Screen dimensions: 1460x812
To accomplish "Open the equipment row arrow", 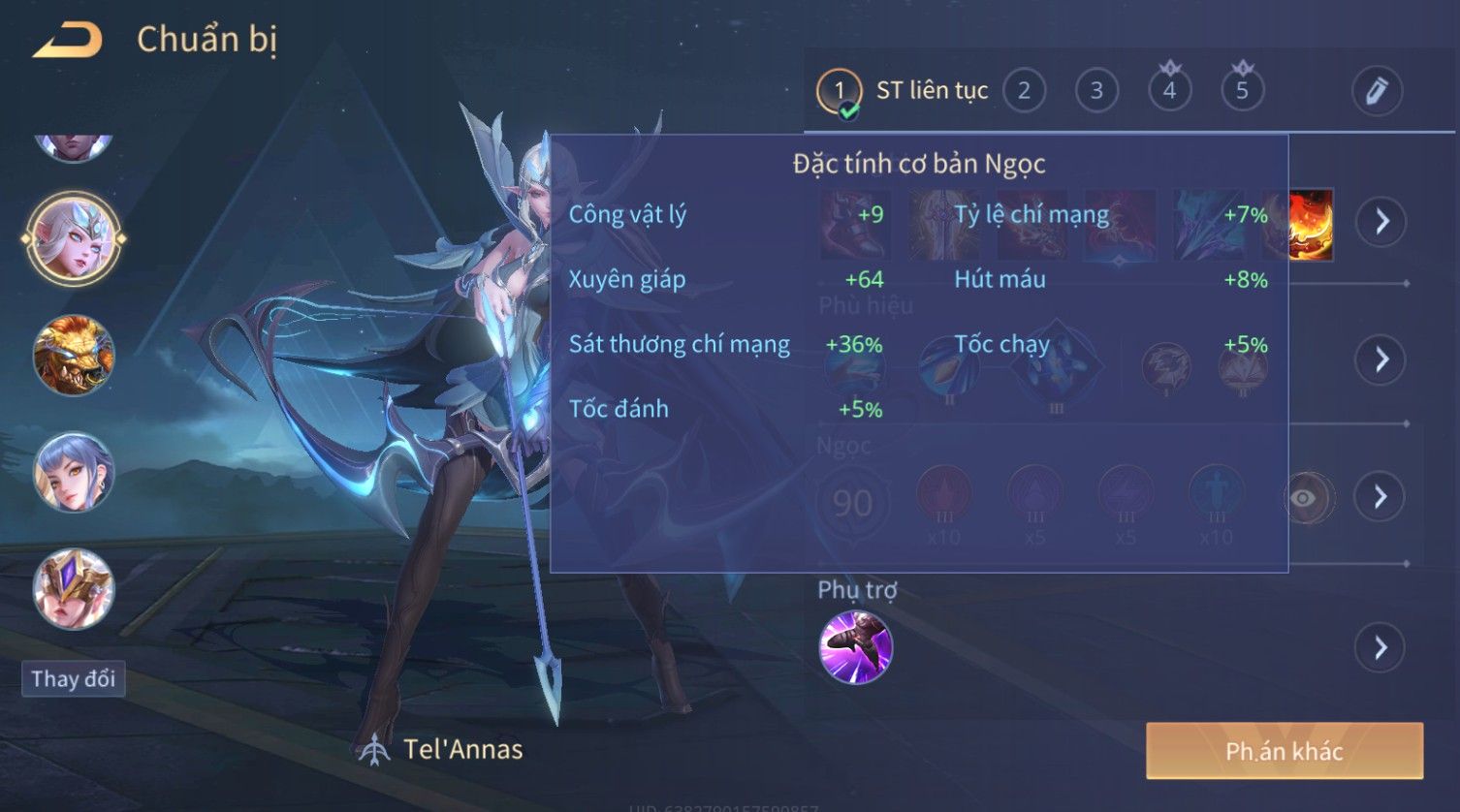I will 1381,222.
